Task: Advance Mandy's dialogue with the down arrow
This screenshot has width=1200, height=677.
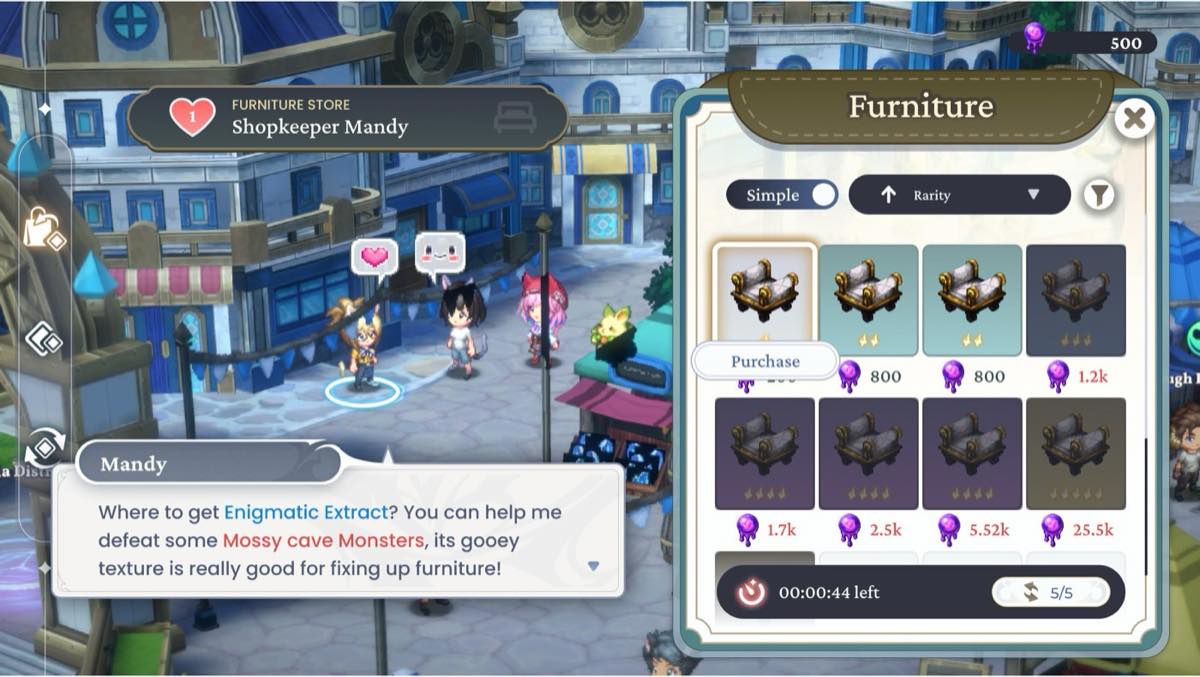Action: click(x=593, y=566)
